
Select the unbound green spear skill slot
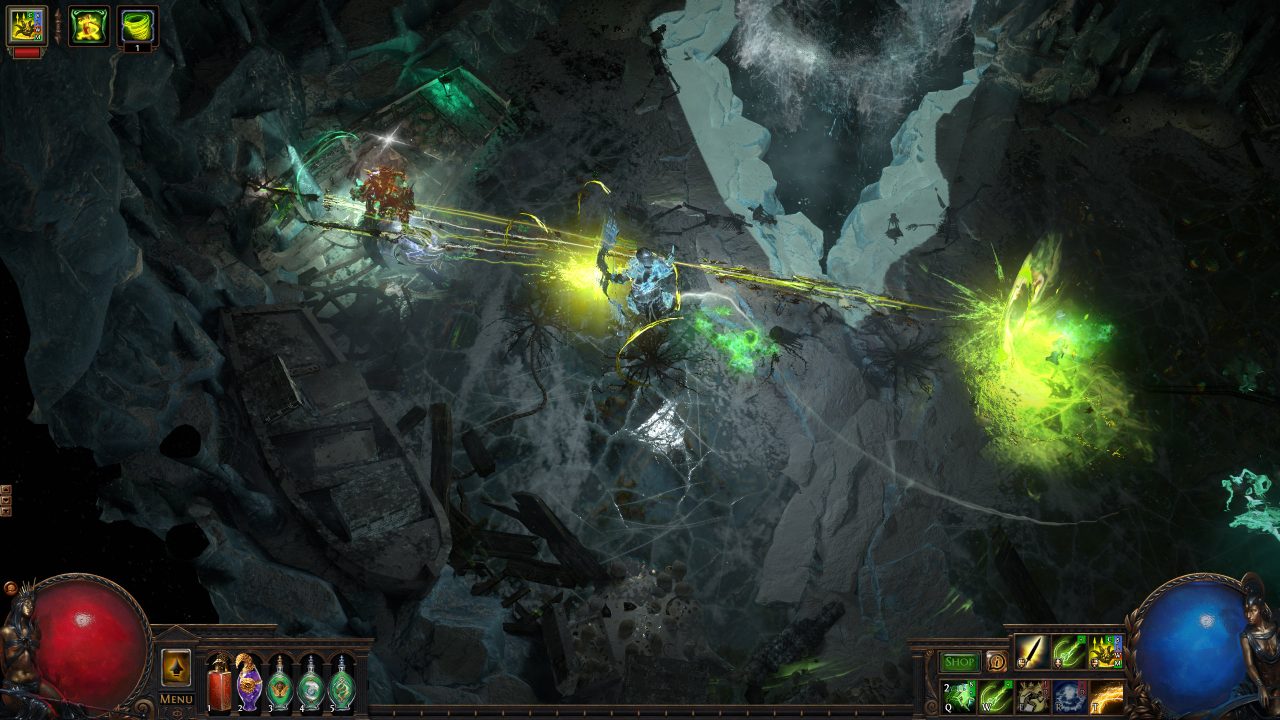(1069, 652)
